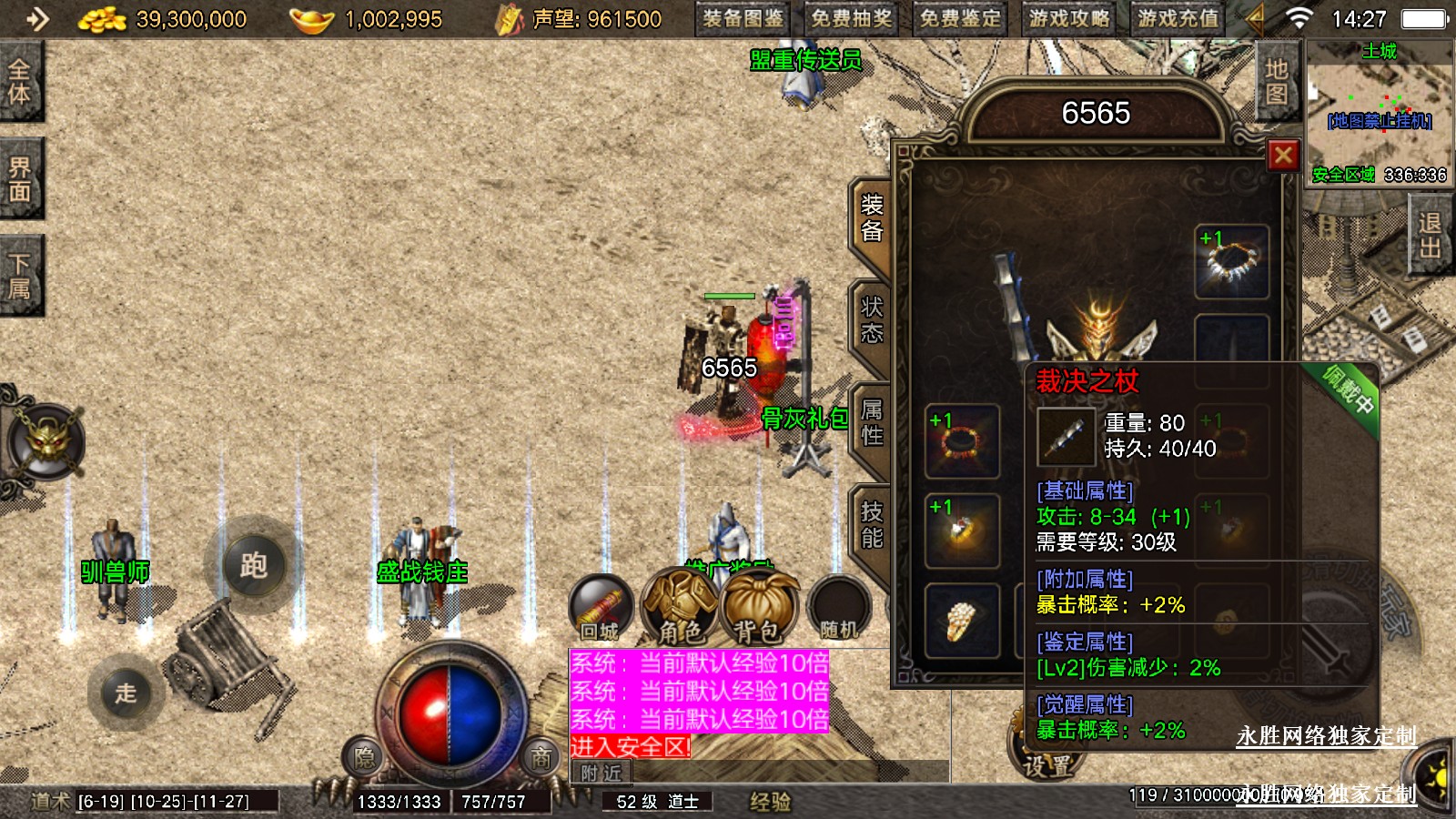Open the 免费抽奖 free lottery
This screenshot has height=819, width=1456.
point(852,18)
